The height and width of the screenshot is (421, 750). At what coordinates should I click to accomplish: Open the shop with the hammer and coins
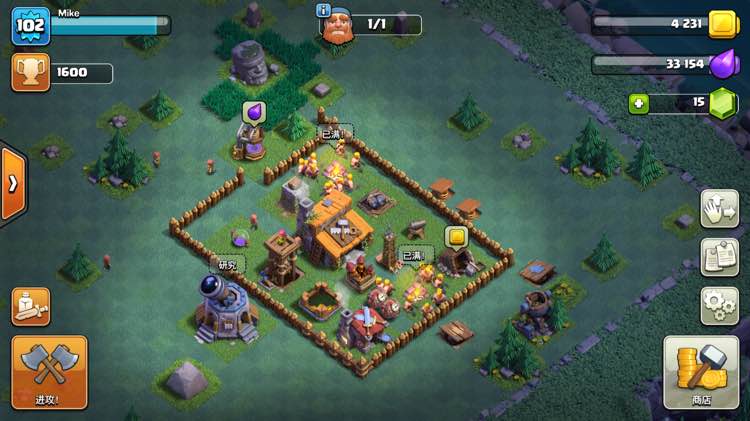pyautogui.click(x=701, y=371)
